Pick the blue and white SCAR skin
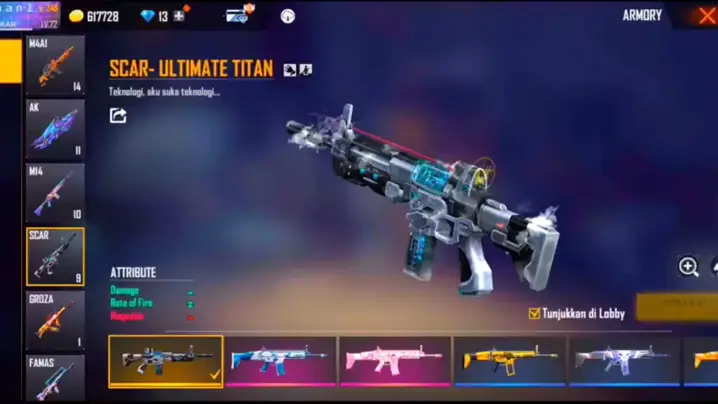The image size is (718, 404). click(280, 361)
